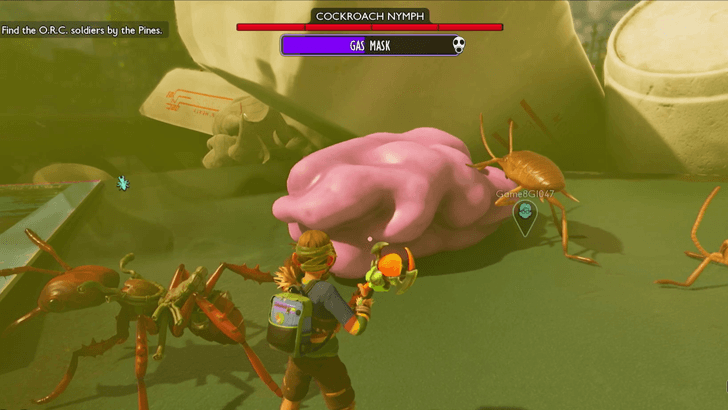Select the cyan bug waypoint marker
This screenshot has height=410, width=728.
coord(123,183)
